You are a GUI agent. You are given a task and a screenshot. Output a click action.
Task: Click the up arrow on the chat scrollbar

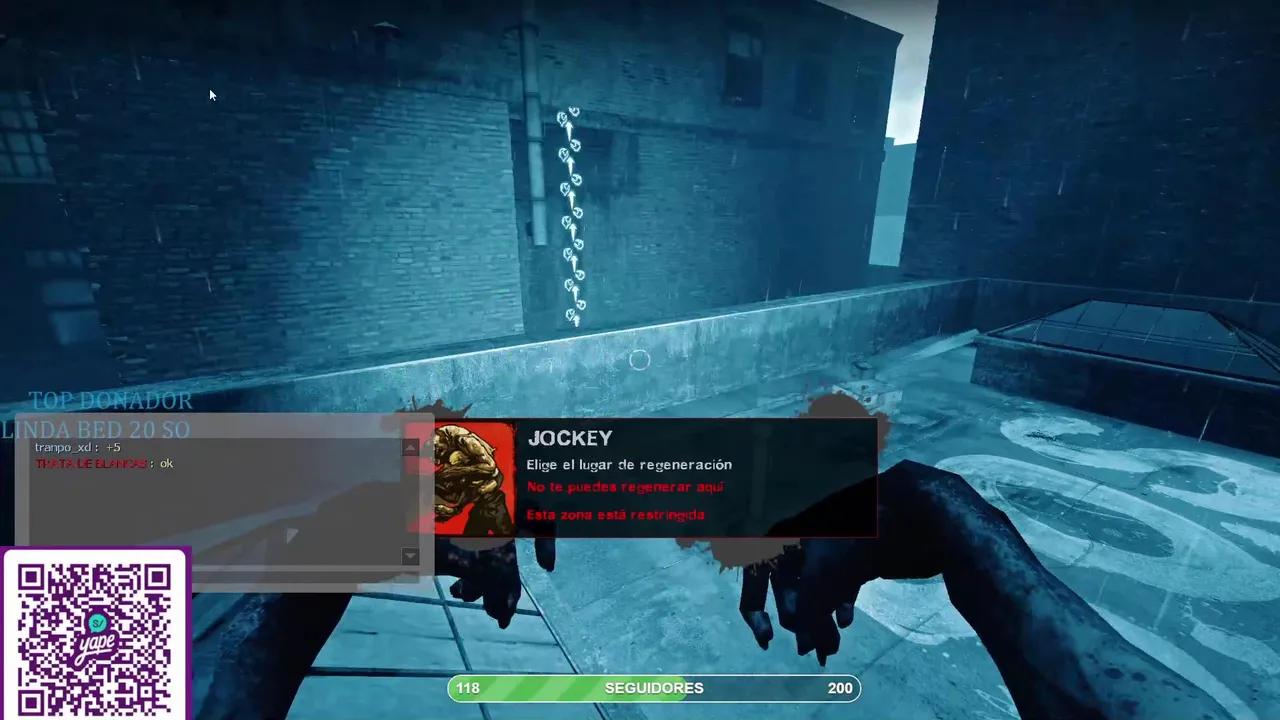point(410,447)
